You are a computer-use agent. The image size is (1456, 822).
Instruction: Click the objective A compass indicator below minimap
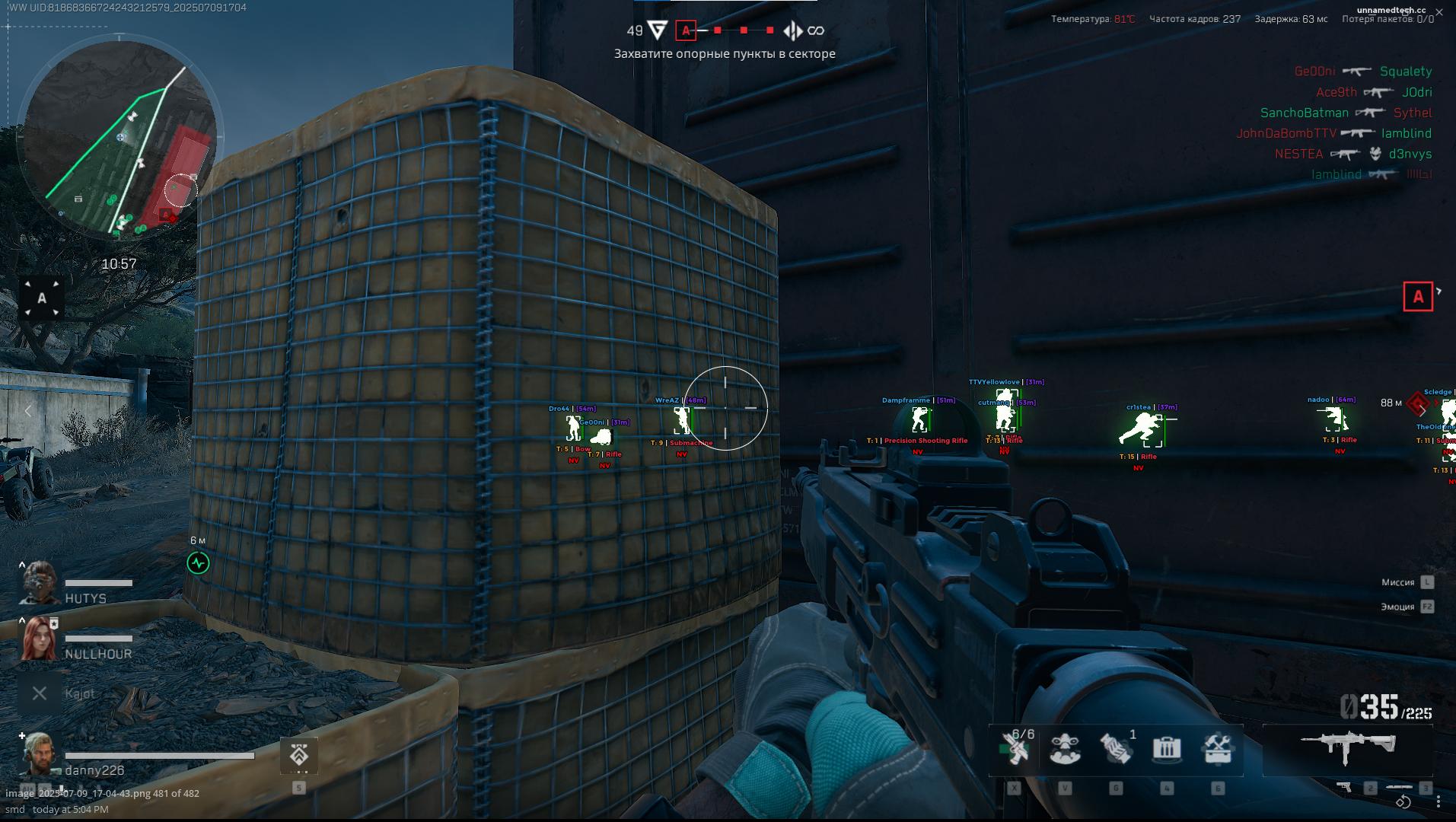(42, 298)
